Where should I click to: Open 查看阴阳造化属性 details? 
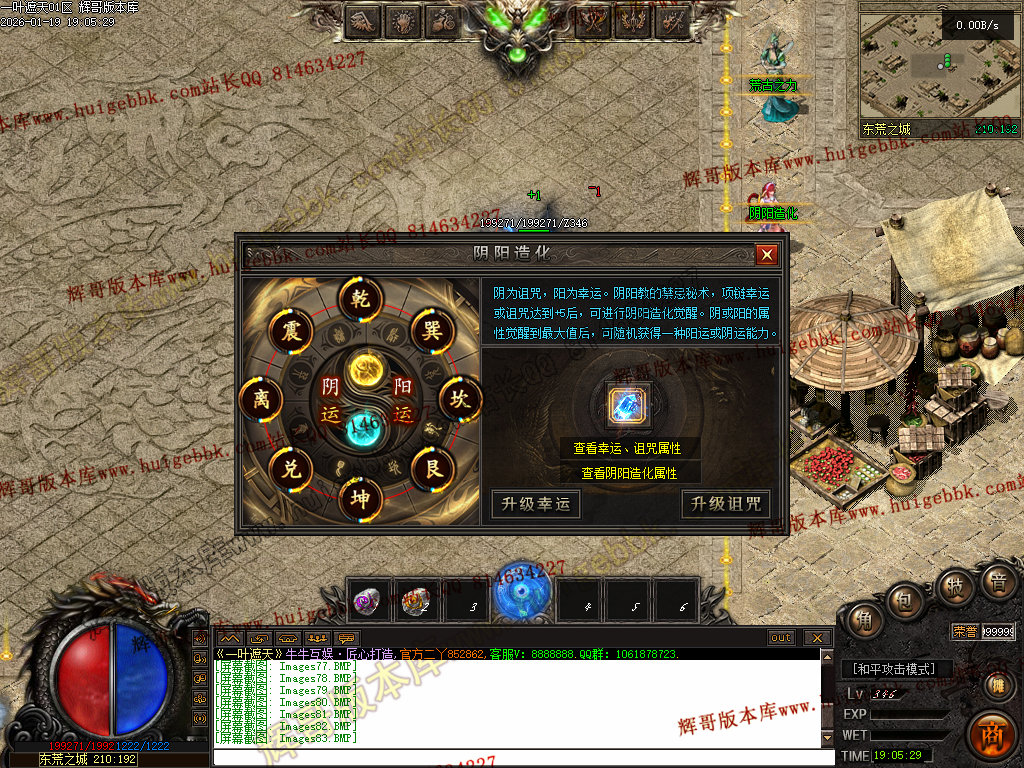click(627, 472)
